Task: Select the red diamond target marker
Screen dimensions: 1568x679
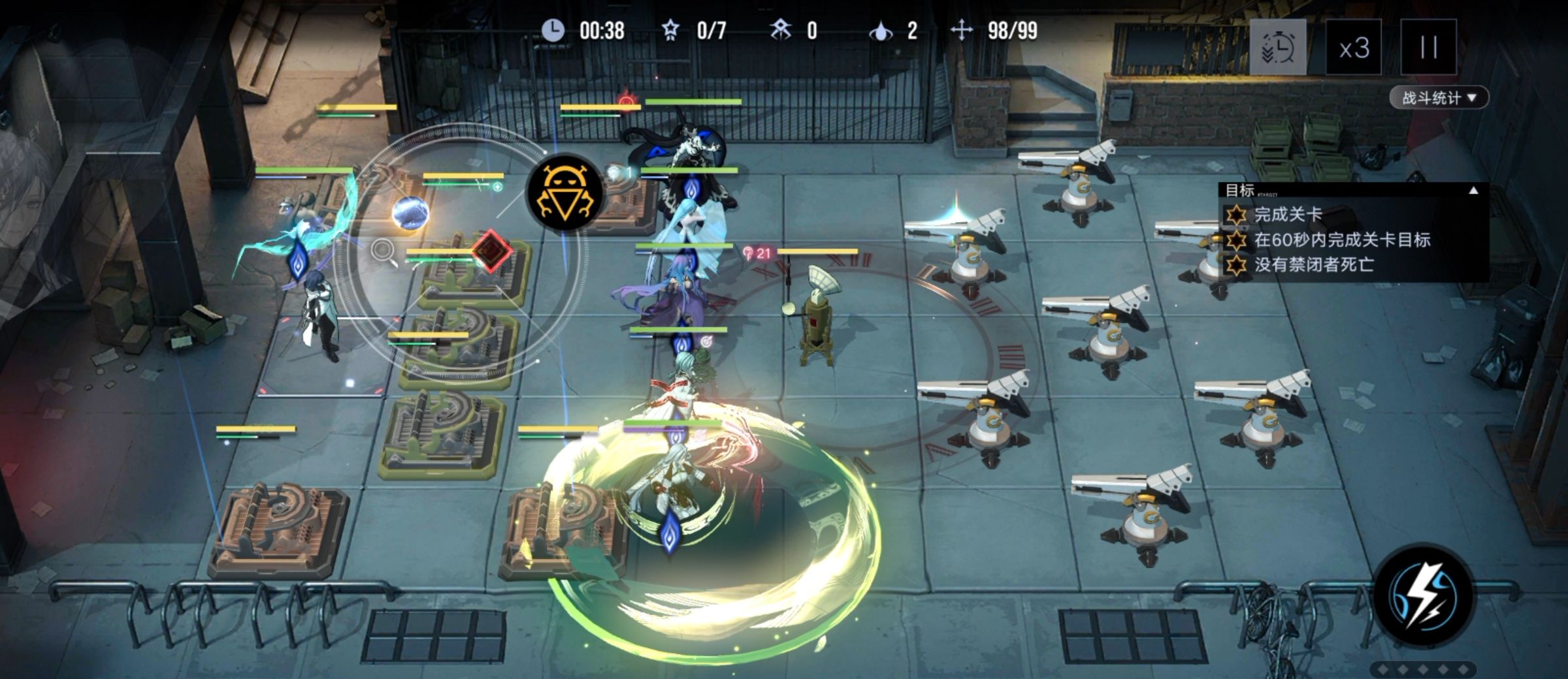Action: (491, 250)
